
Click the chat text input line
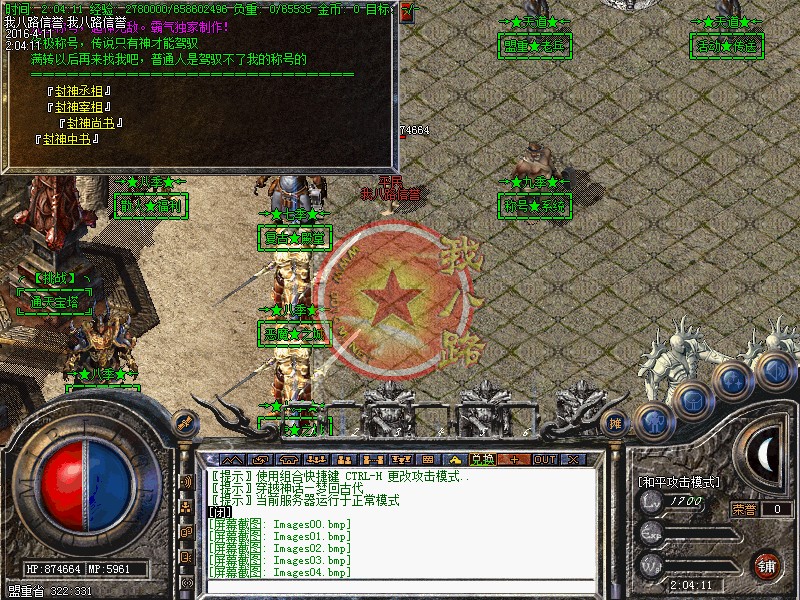pyautogui.click(x=400, y=512)
